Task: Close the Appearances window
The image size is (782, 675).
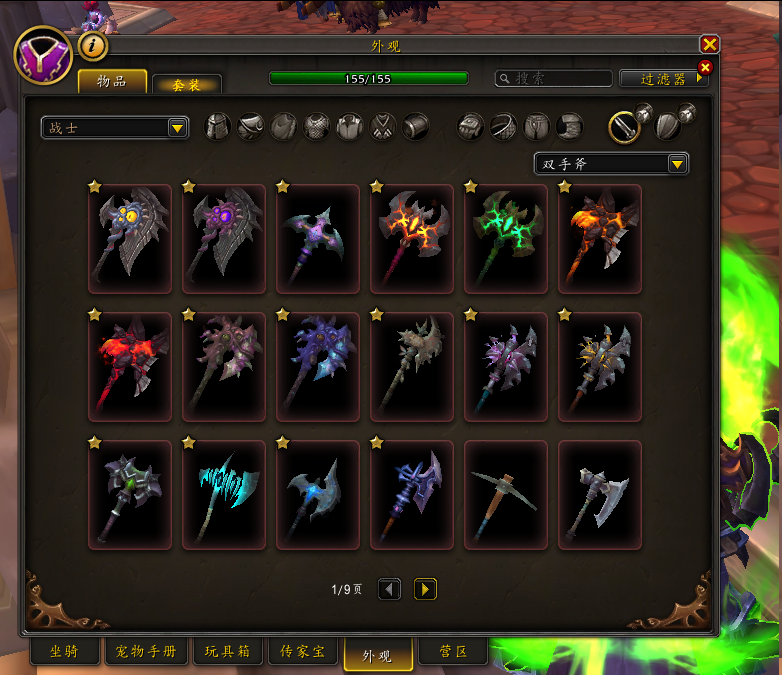Action: pos(709,44)
